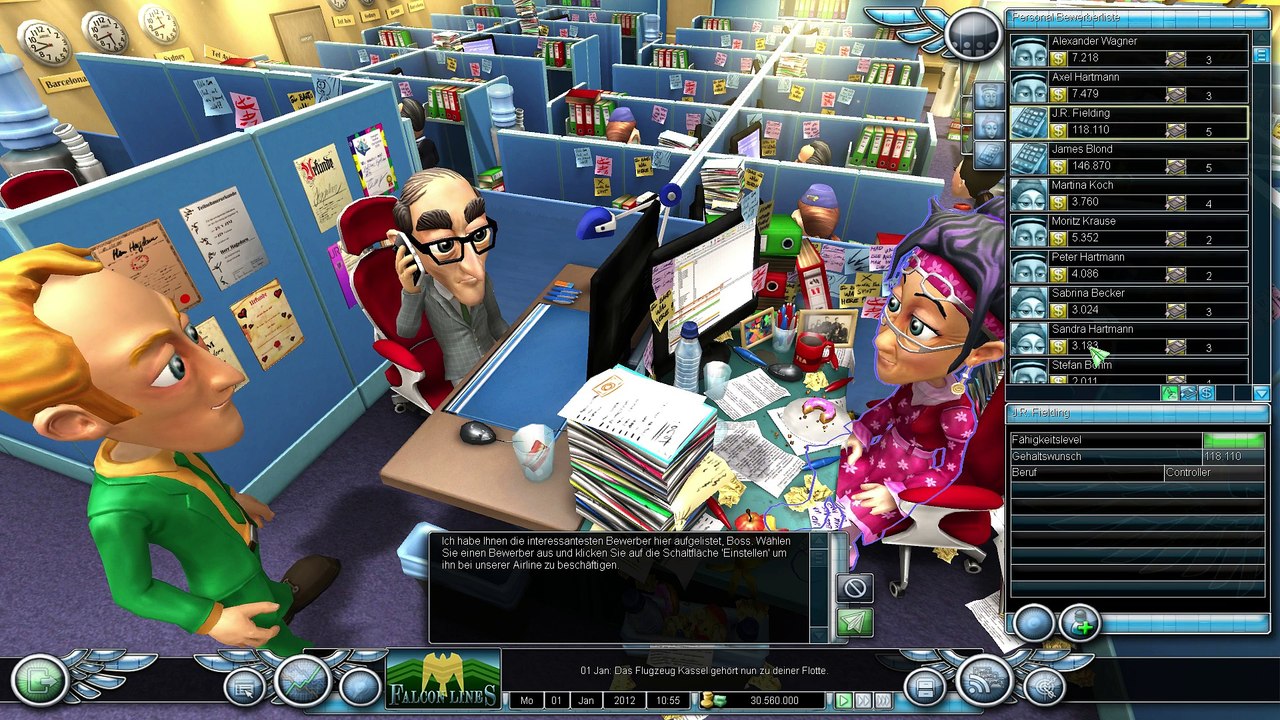Confirm dialogue with green paper plane button
The height and width of the screenshot is (720, 1280).
(x=855, y=622)
